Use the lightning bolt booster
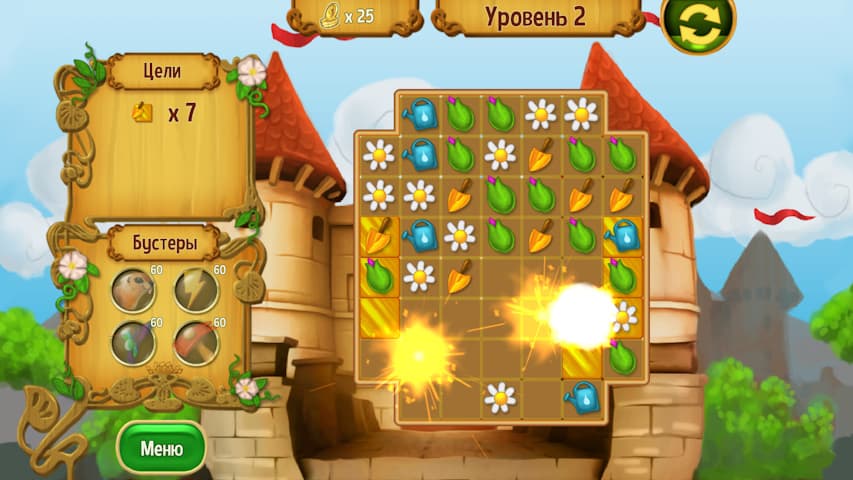This screenshot has width=853, height=480. 195,291
